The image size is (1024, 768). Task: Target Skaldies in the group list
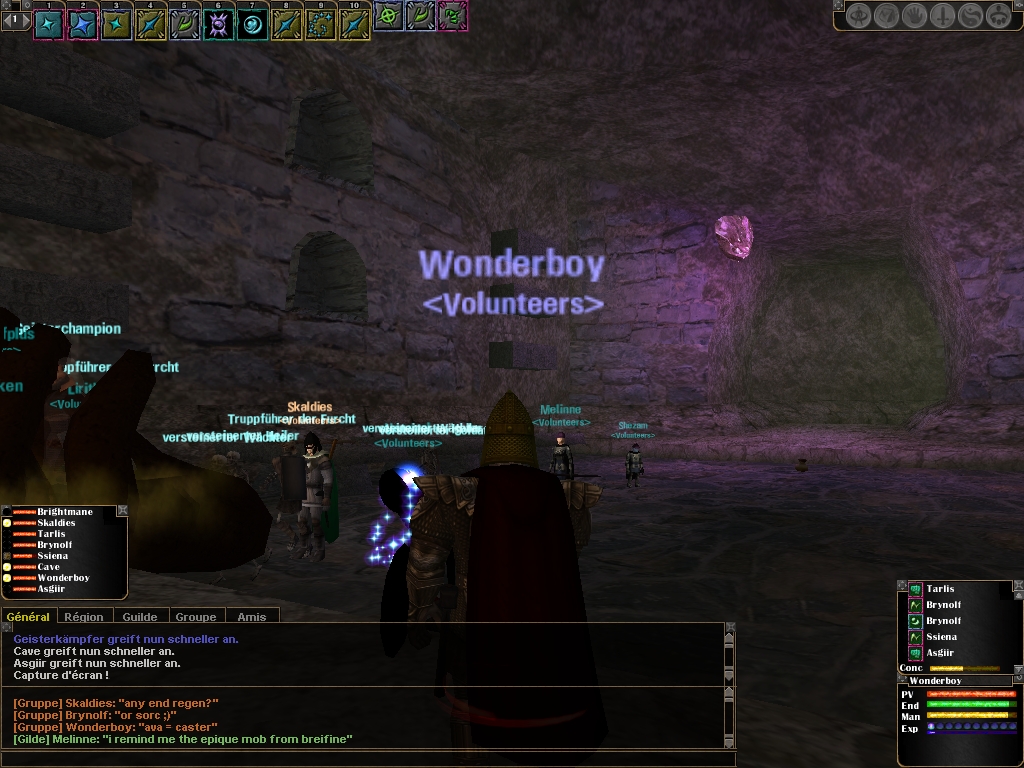56,523
